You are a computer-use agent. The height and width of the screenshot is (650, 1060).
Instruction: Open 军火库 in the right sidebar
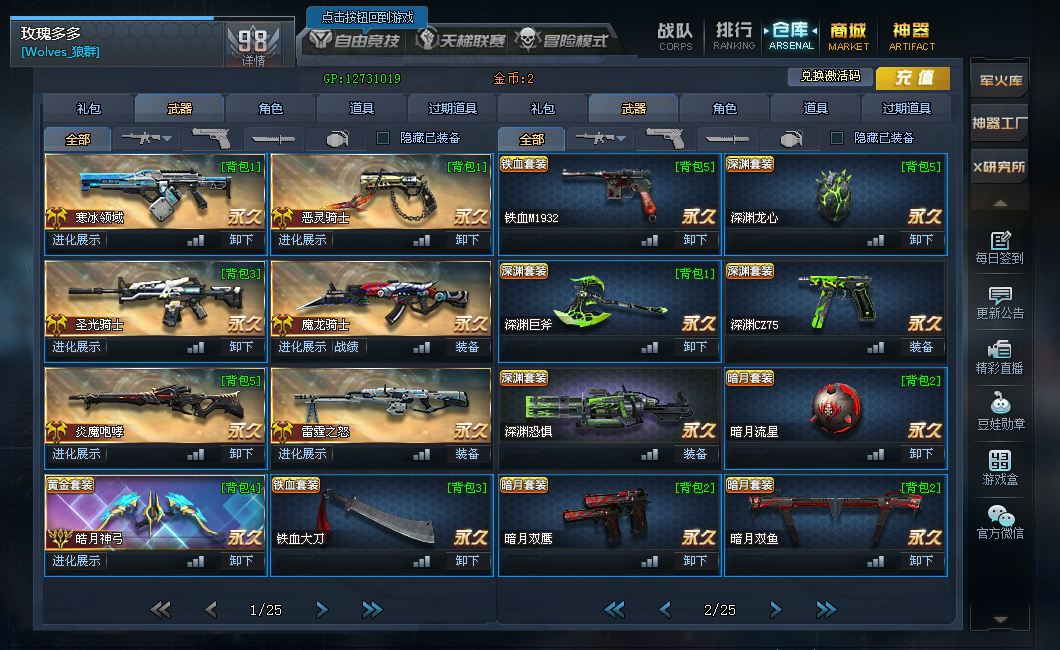[x=998, y=81]
